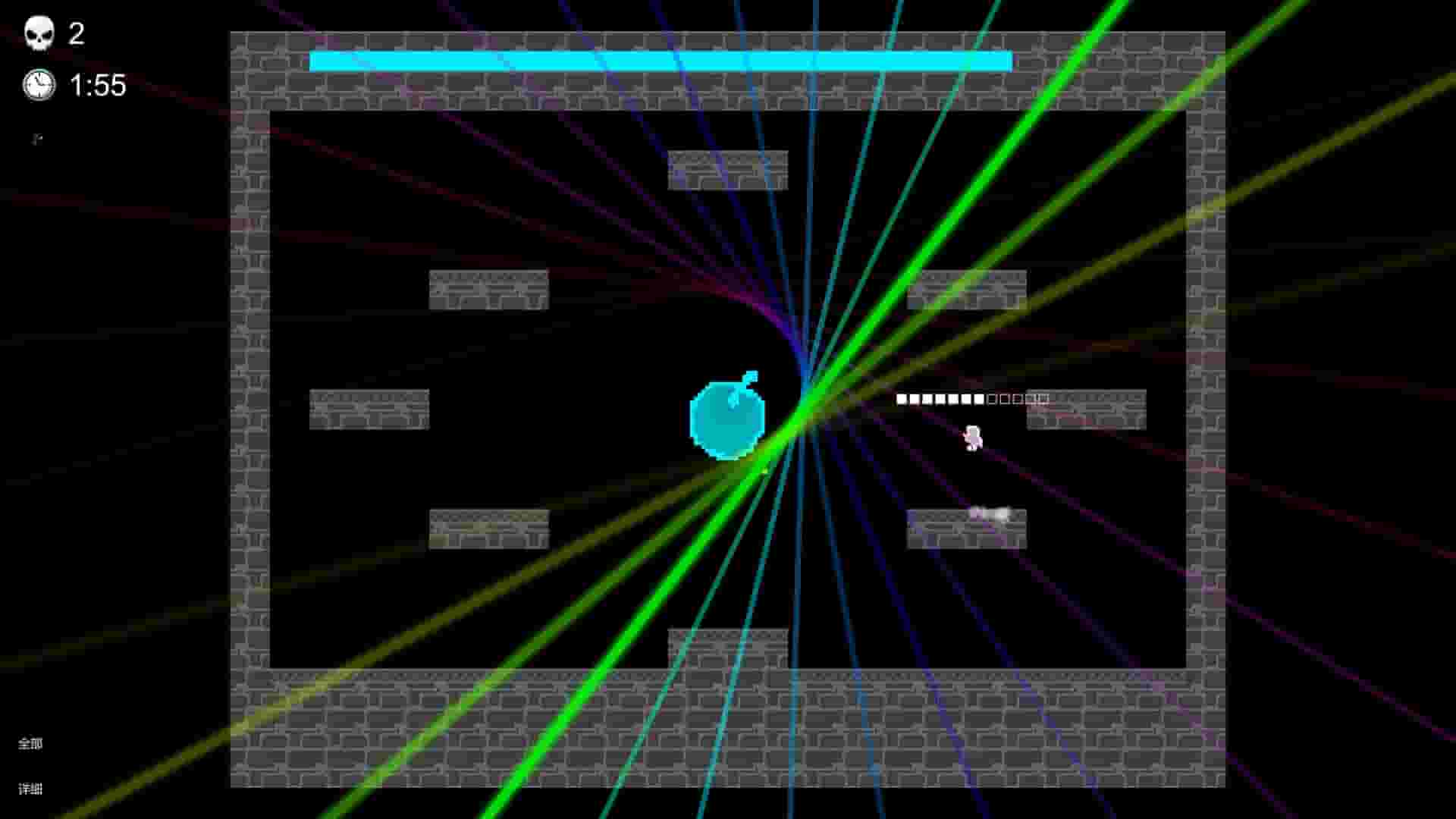Viewport: 1456px width, 819px height.
Task: Click the small cursor icon below the timer
Action: coord(37,139)
